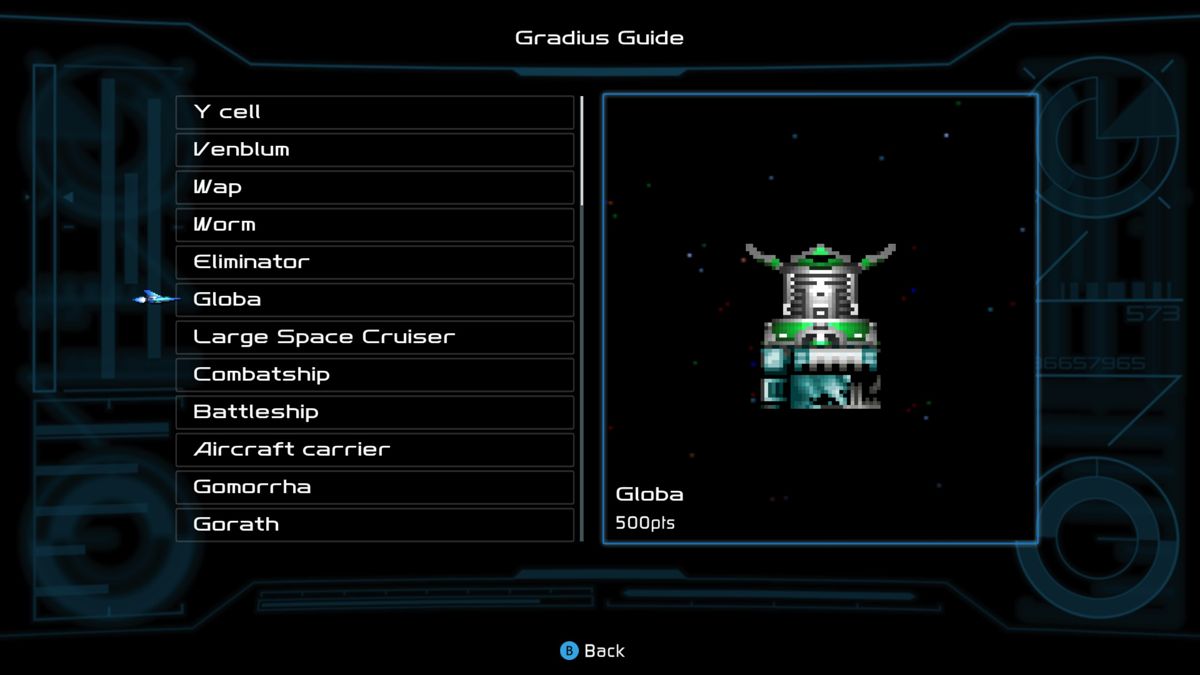The image size is (1200, 675).
Task: Select Aircraft carrier from the list
Action: click(x=375, y=450)
